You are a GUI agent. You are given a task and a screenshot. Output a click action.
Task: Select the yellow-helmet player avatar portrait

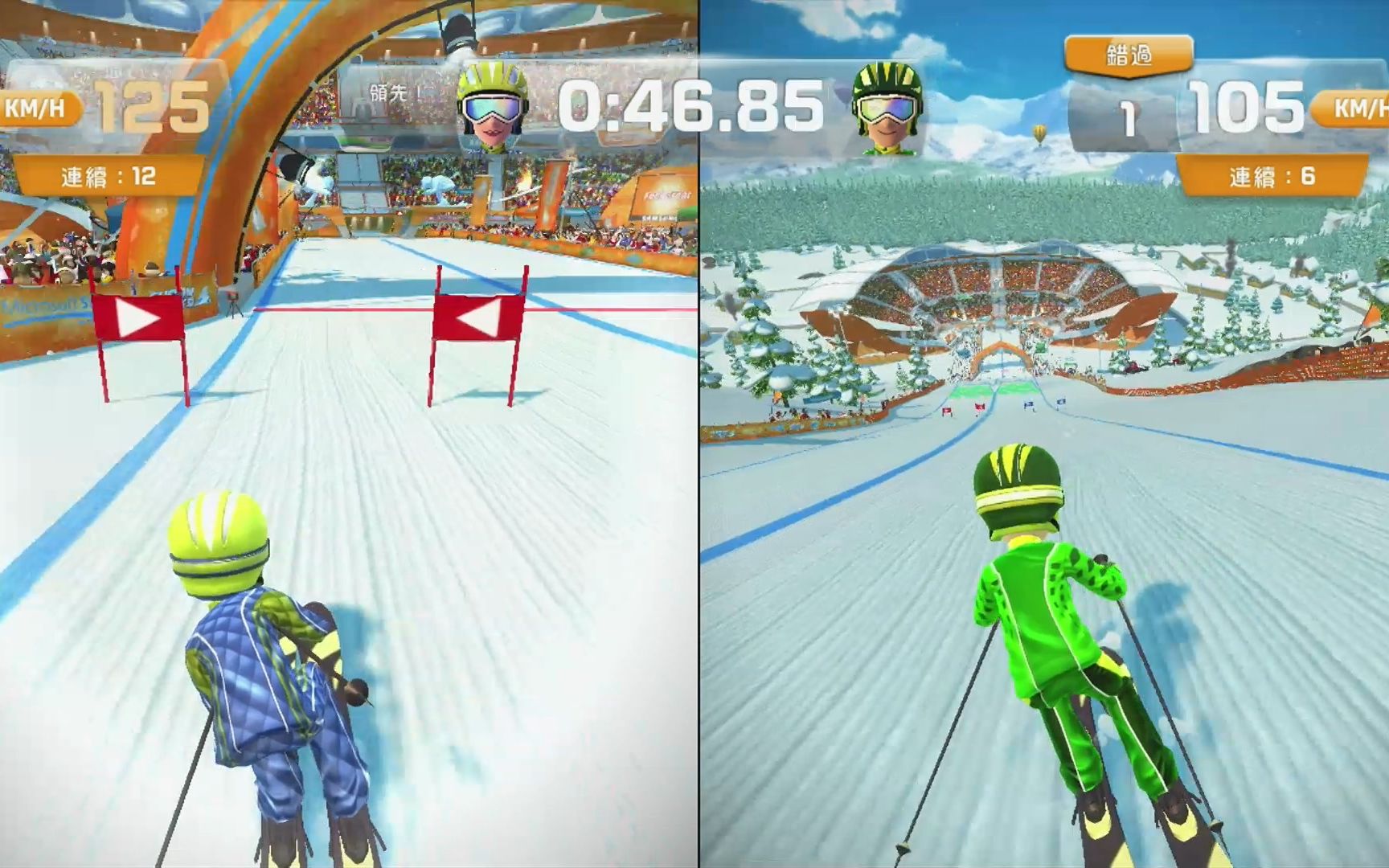pos(492,107)
